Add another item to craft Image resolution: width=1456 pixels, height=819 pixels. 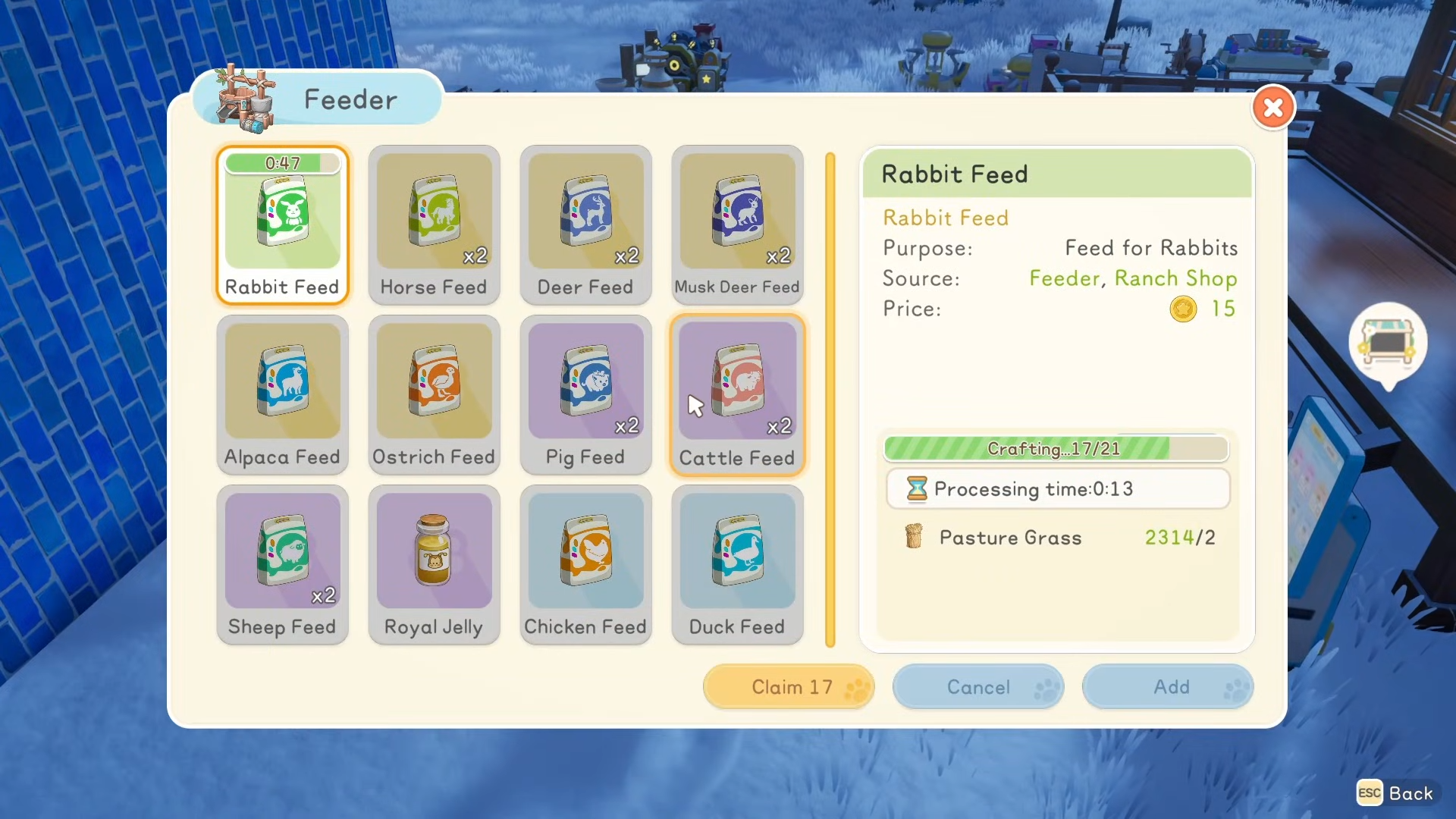point(1168,687)
